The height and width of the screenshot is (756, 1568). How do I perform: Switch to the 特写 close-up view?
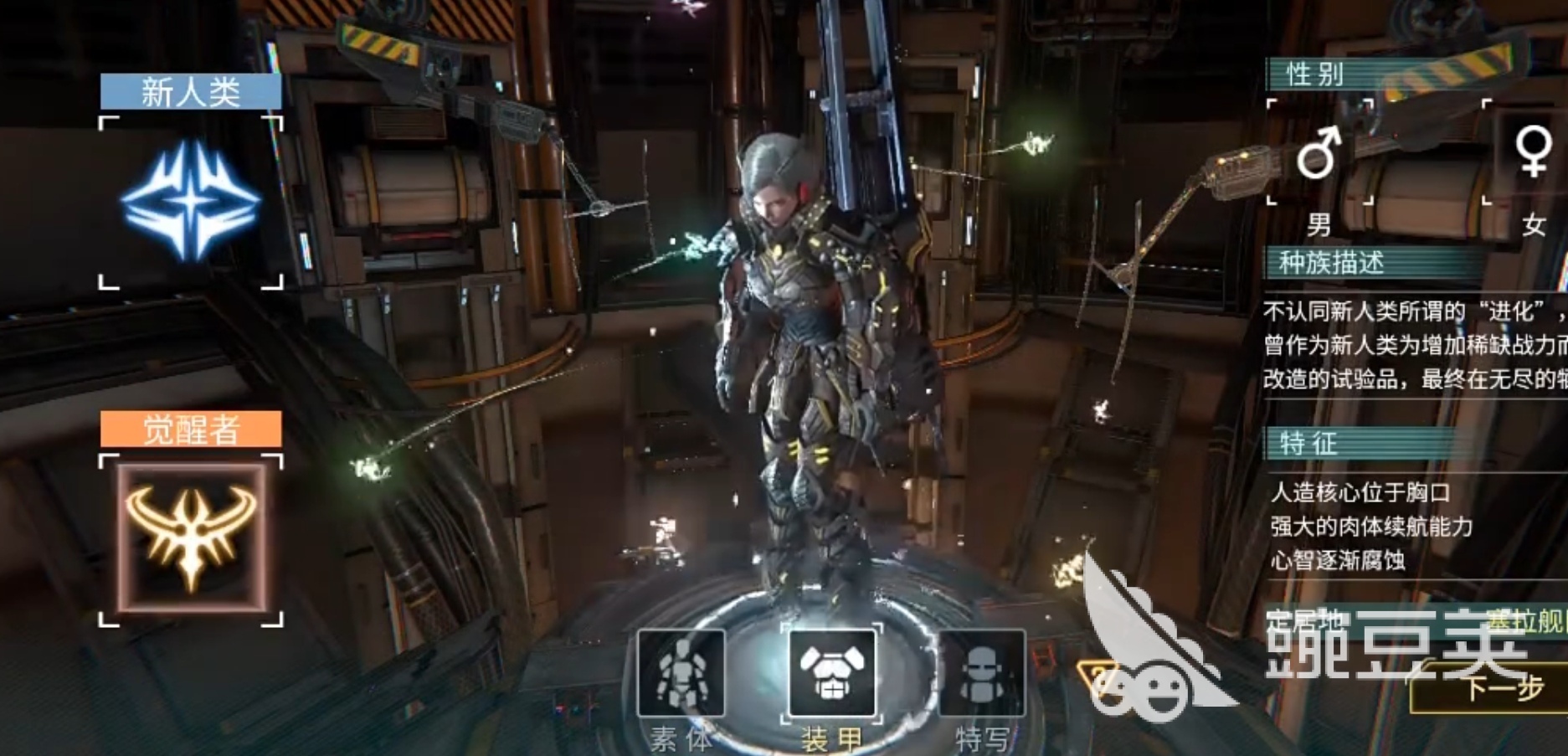tap(981, 674)
